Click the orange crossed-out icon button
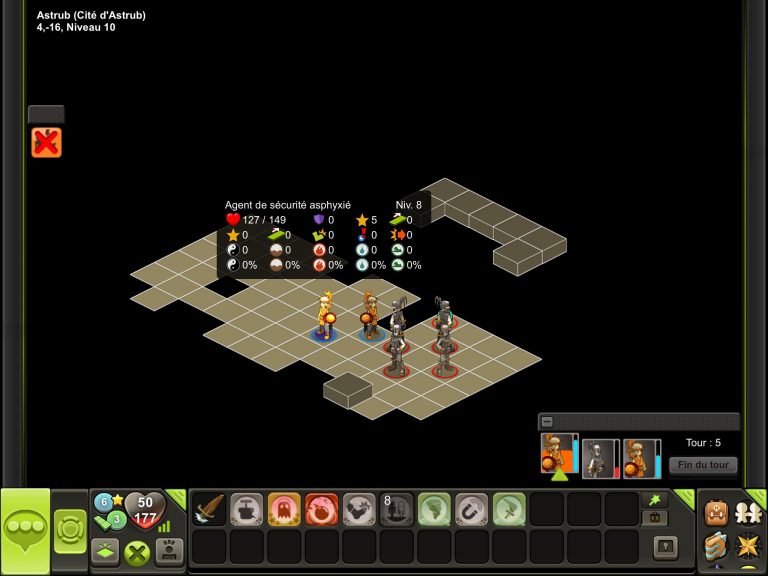Viewport: 768px width, 576px height. (46, 143)
